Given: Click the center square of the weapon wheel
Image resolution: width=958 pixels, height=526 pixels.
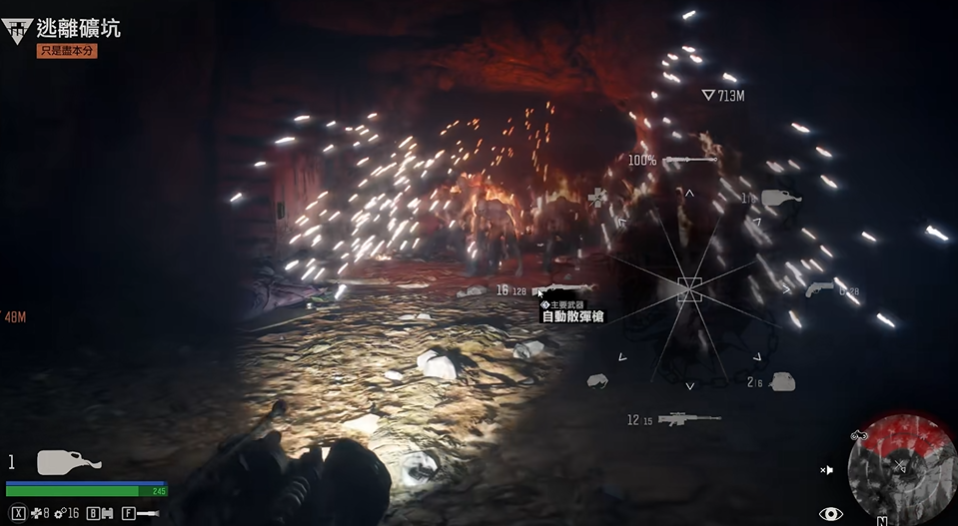Looking at the screenshot, I should [x=689, y=290].
